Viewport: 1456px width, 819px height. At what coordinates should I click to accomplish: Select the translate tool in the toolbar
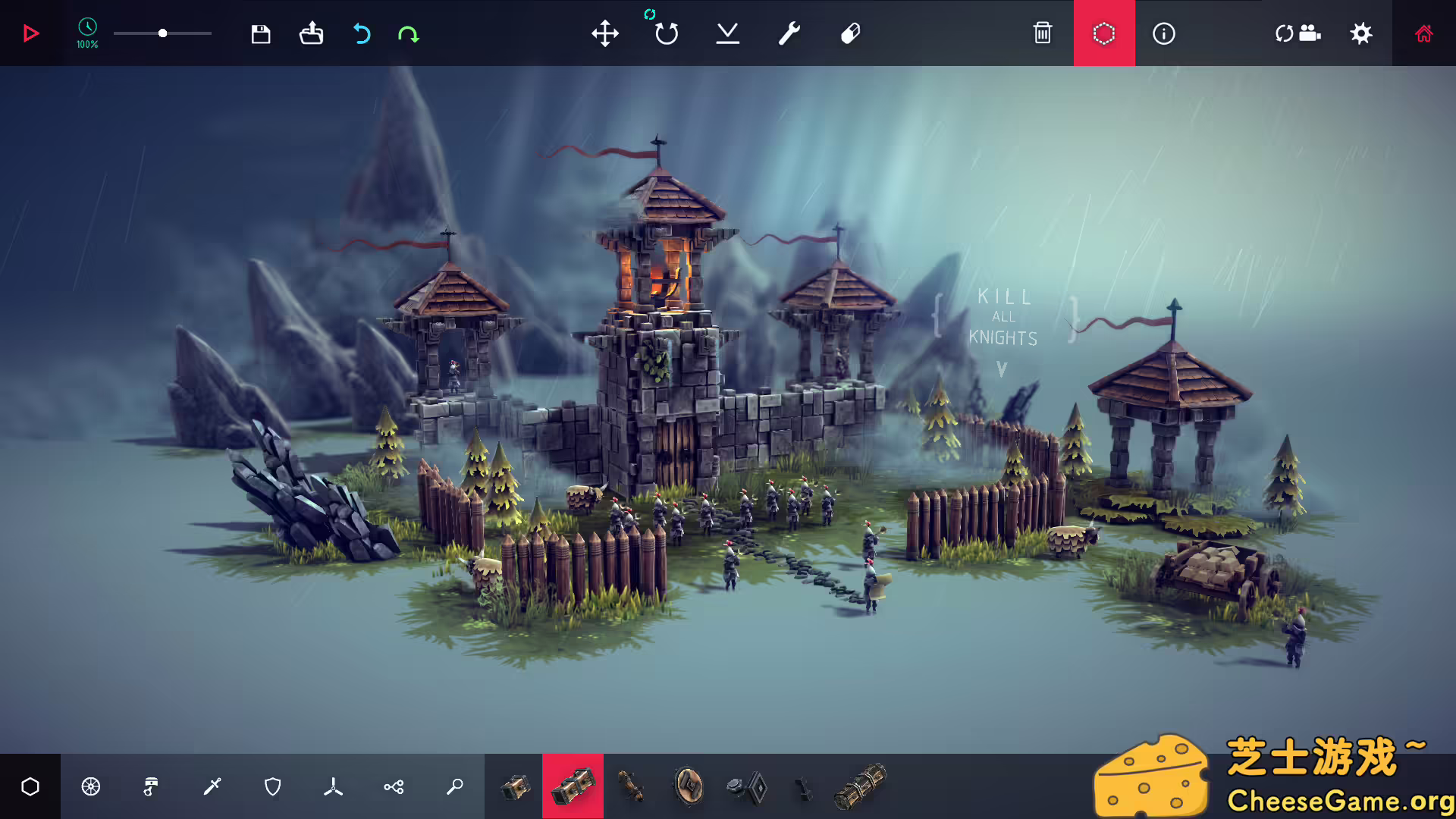click(605, 33)
